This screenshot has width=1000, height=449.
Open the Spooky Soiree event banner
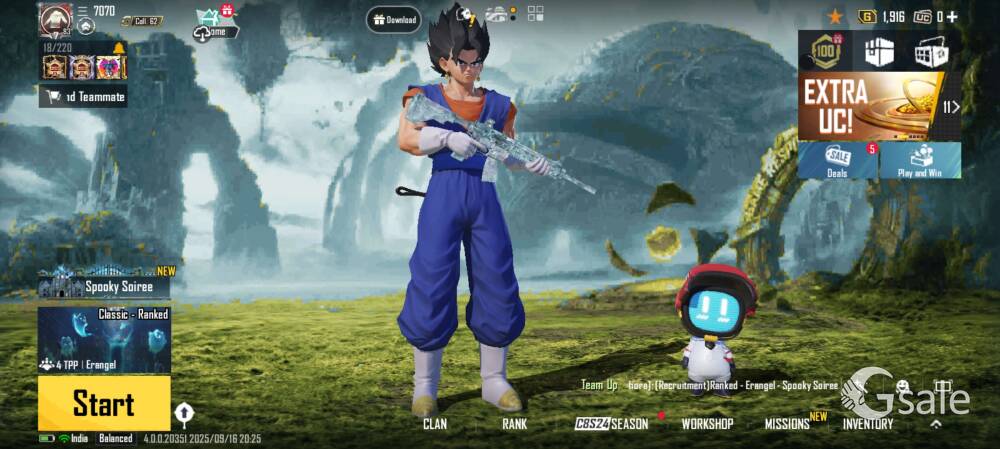point(104,284)
